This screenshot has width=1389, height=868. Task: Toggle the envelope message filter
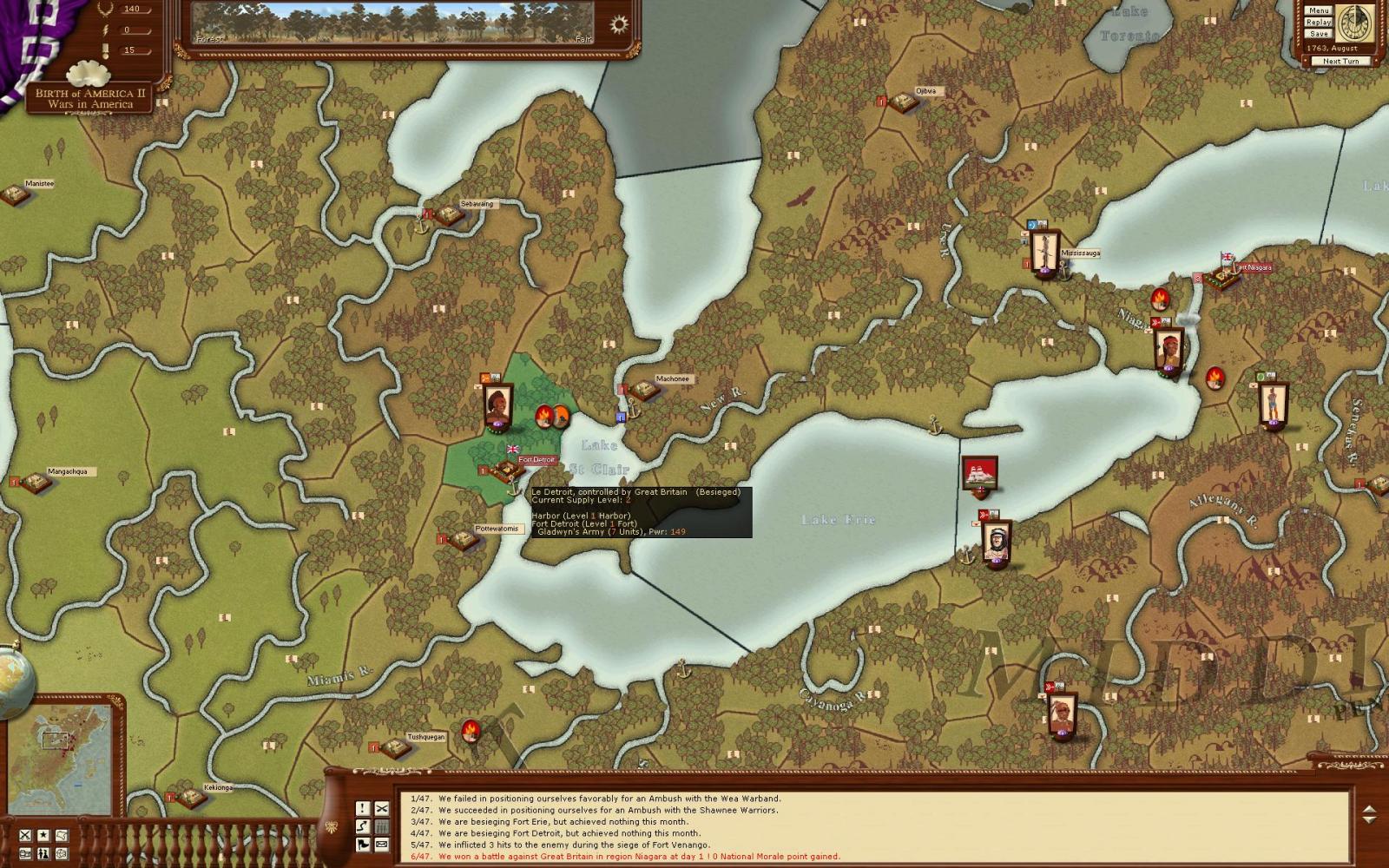[382, 845]
